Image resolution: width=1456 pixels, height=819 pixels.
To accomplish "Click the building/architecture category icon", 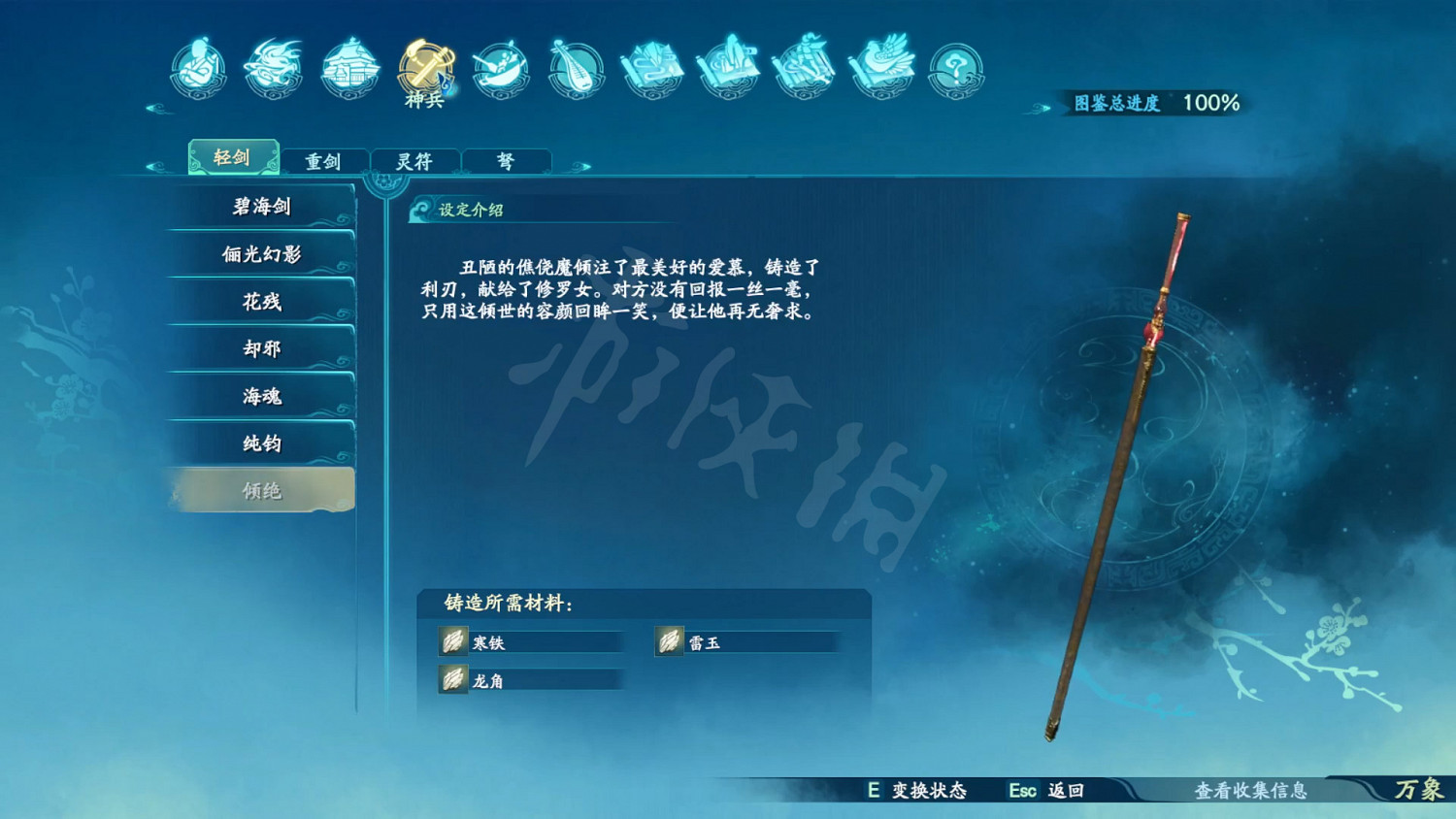I will (350, 65).
